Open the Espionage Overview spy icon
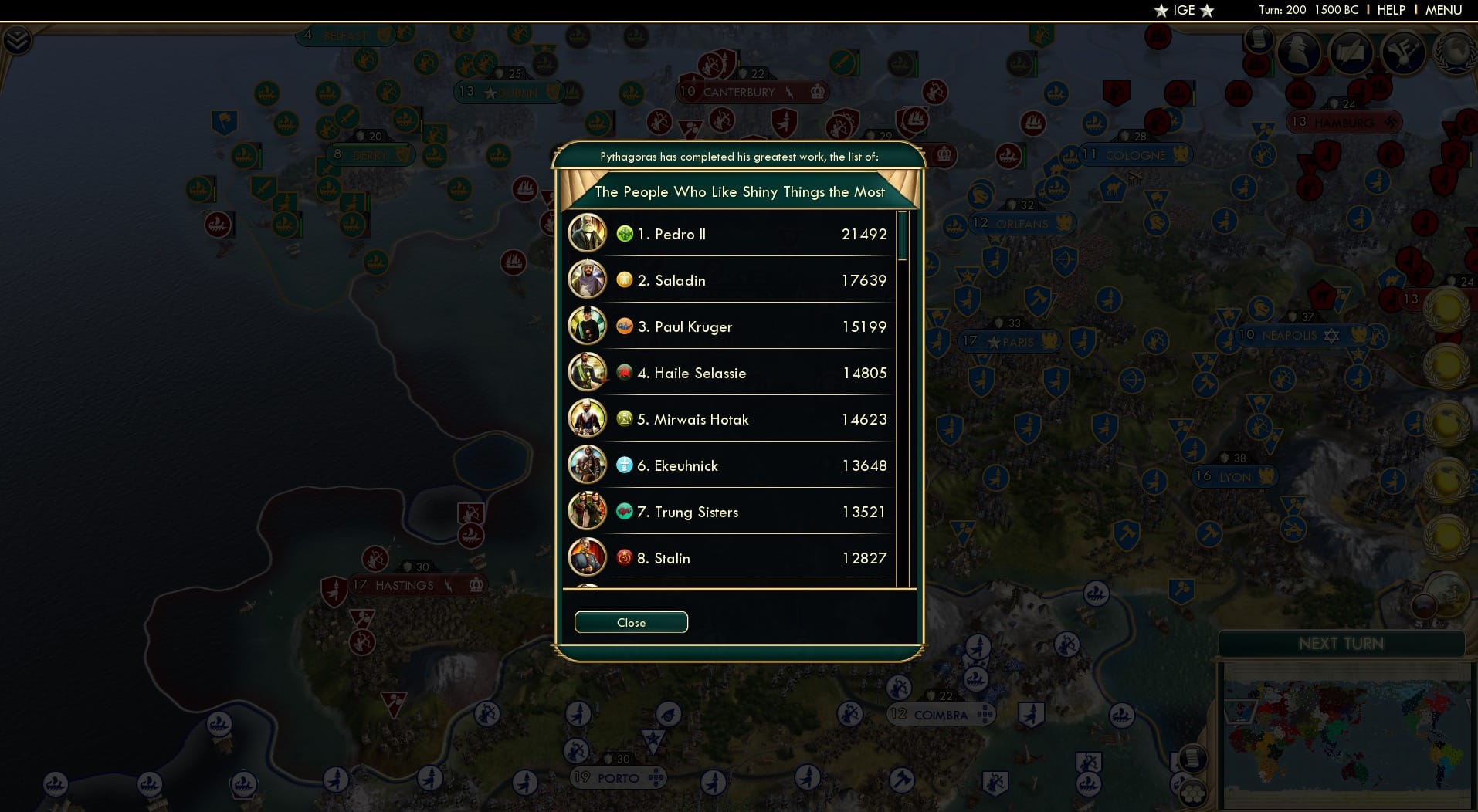This screenshot has height=812, width=1478. pos(1297,52)
